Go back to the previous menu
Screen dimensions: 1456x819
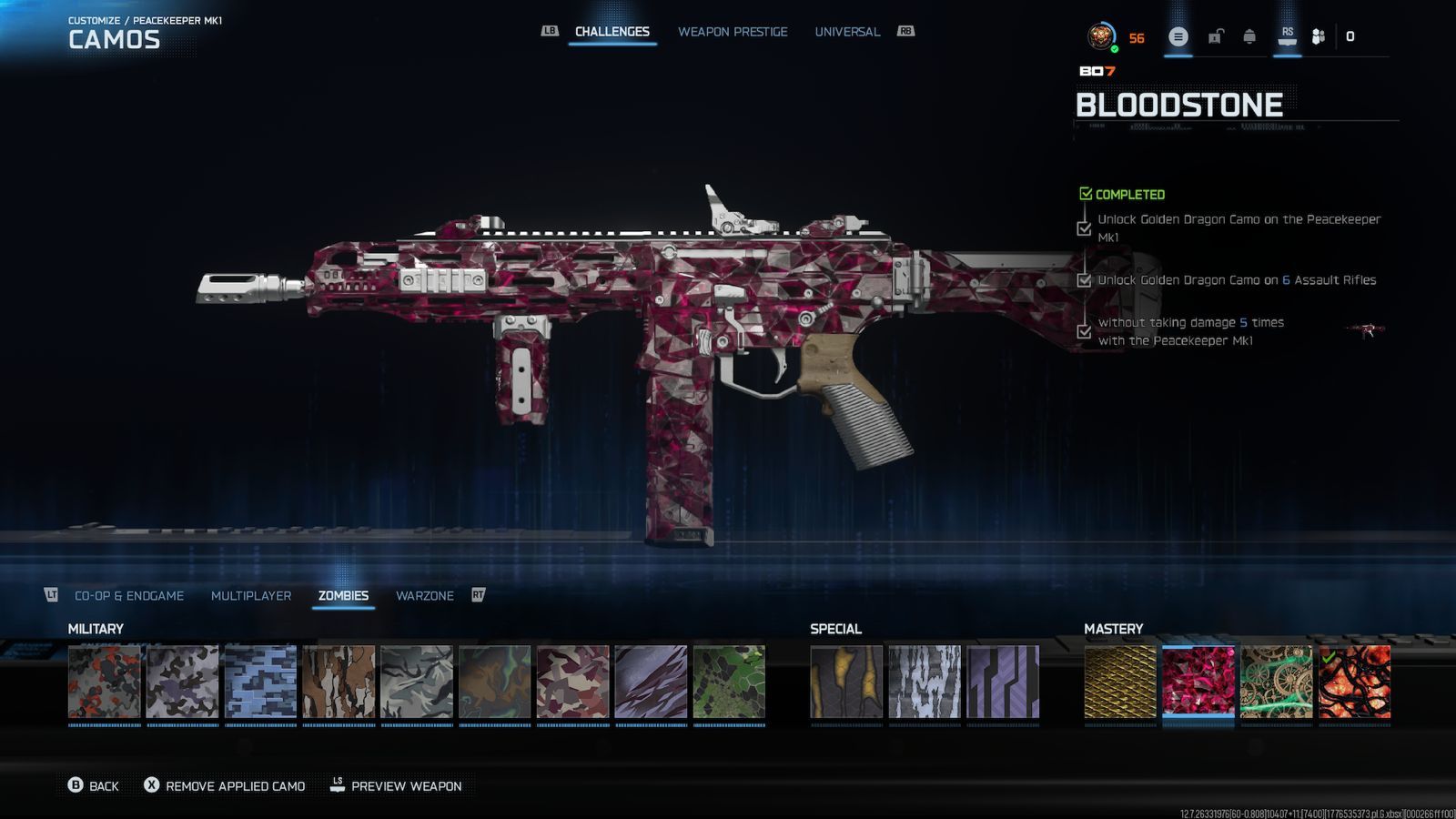pos(94,786)
